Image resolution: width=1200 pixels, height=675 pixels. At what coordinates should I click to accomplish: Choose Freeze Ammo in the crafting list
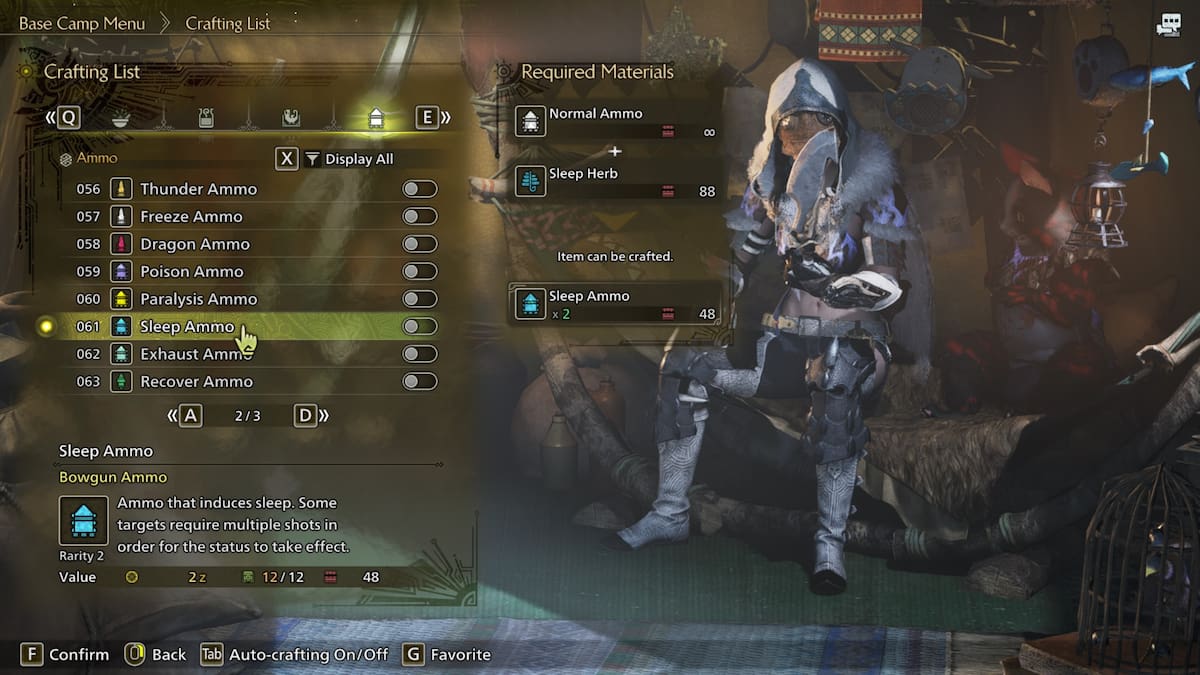(191, 216)
